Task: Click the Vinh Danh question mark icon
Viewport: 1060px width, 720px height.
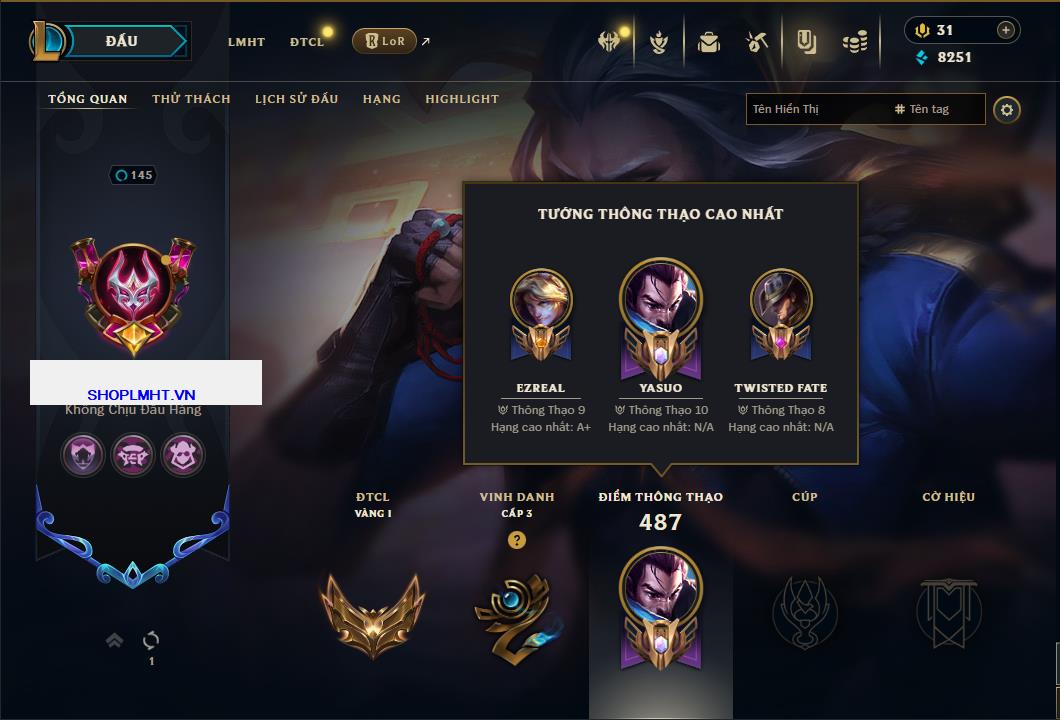Action: pos(516,540)
